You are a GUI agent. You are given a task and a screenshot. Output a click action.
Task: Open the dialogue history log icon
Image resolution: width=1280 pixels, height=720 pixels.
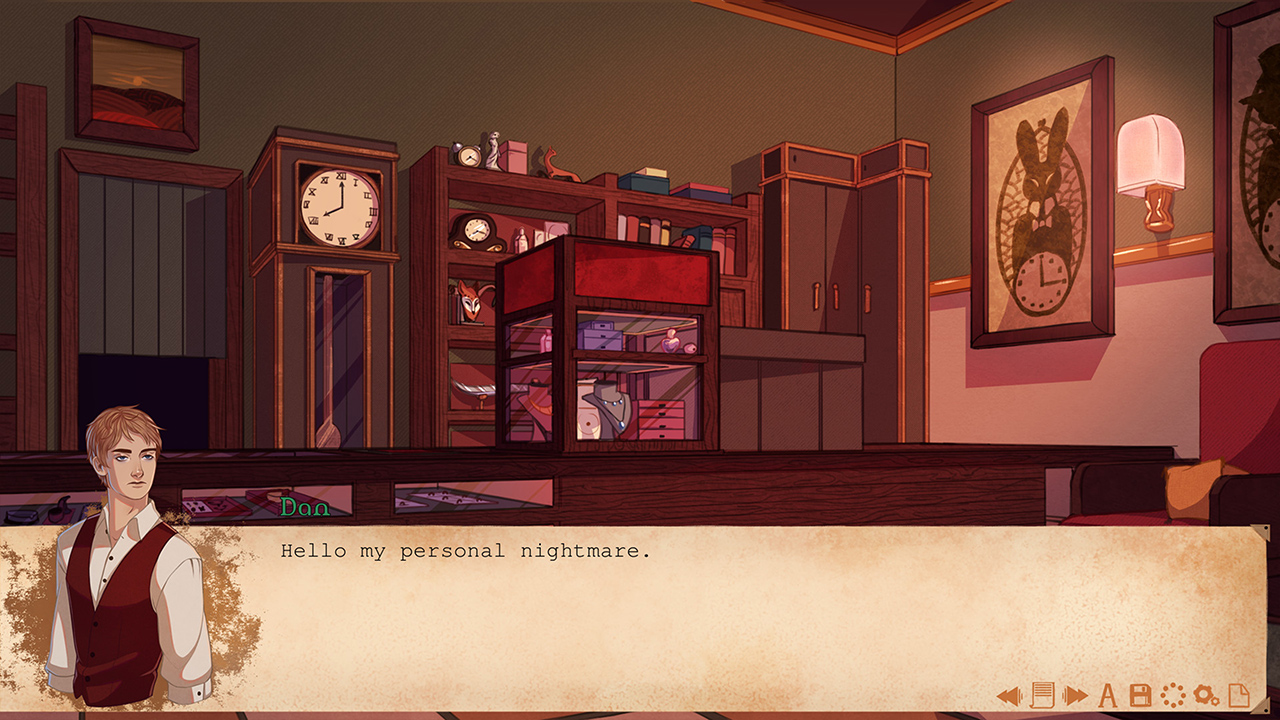pos(1042,694)
